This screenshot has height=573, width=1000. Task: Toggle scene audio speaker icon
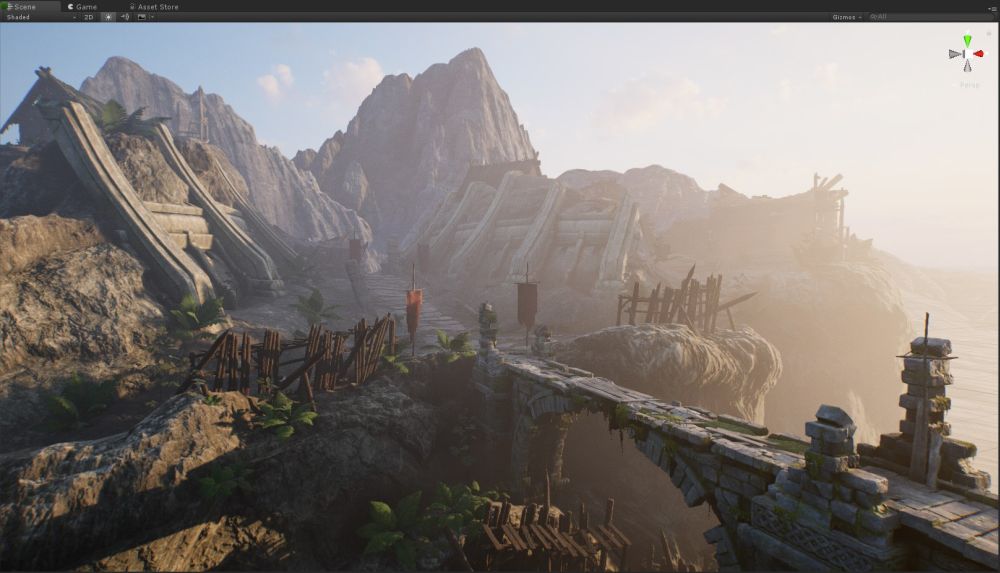124,17
